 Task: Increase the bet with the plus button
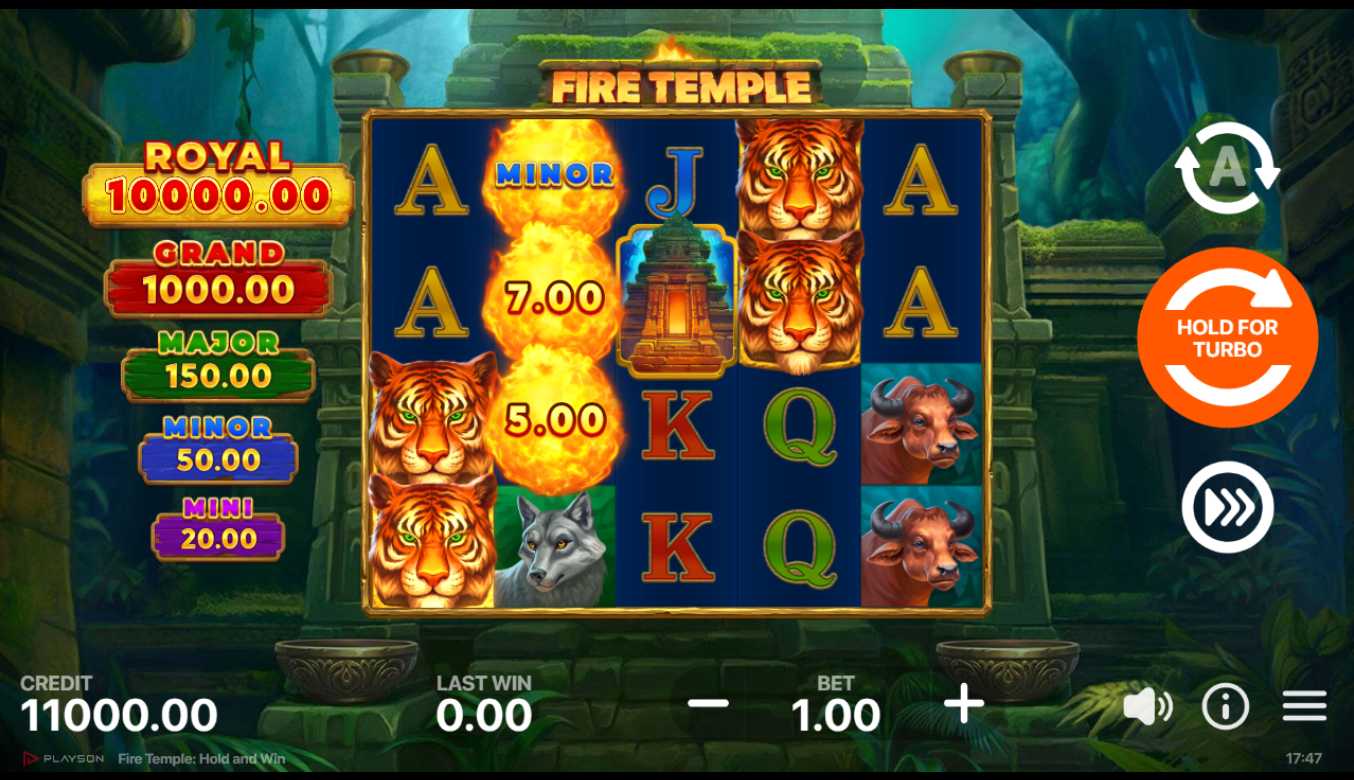[964, 705]
